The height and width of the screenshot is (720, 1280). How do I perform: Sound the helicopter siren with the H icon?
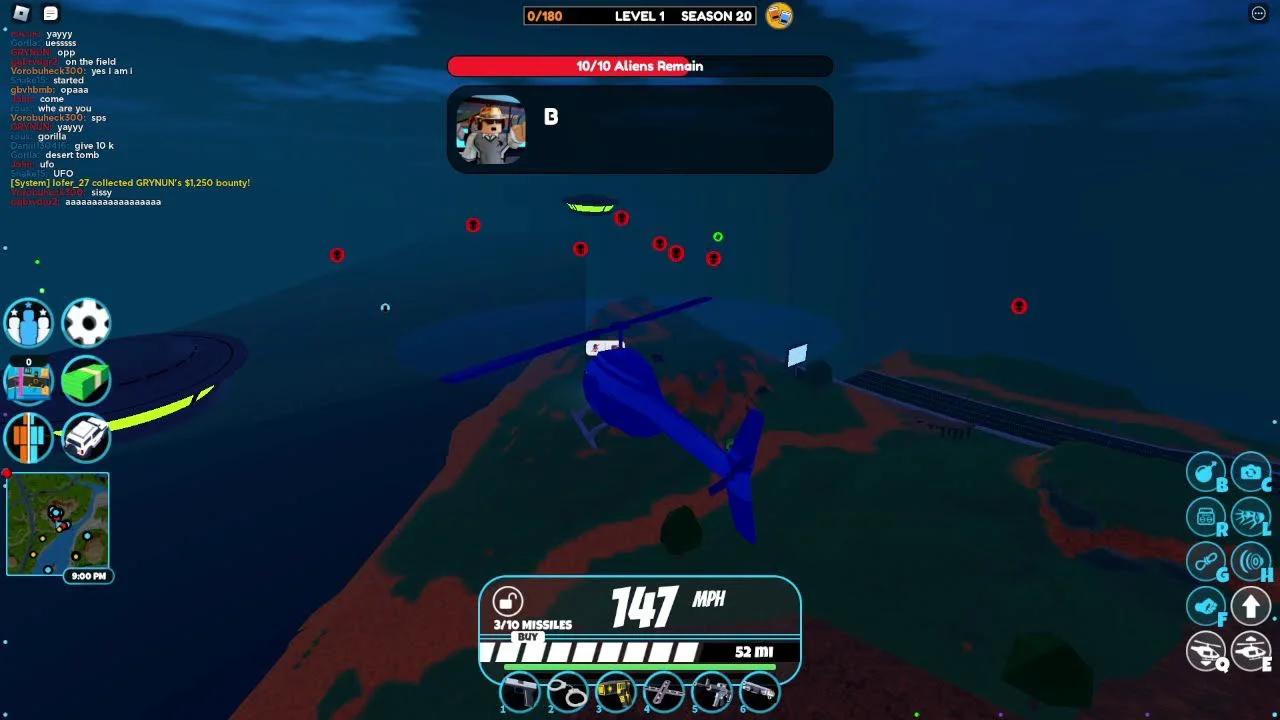[1251, 561]
